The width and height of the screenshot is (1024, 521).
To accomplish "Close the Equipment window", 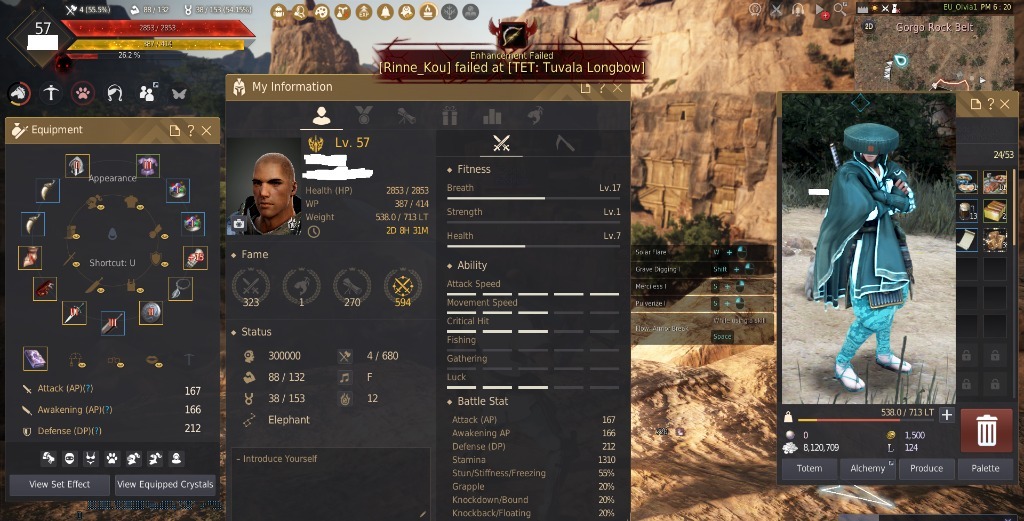I will click(x=207, y=130).
